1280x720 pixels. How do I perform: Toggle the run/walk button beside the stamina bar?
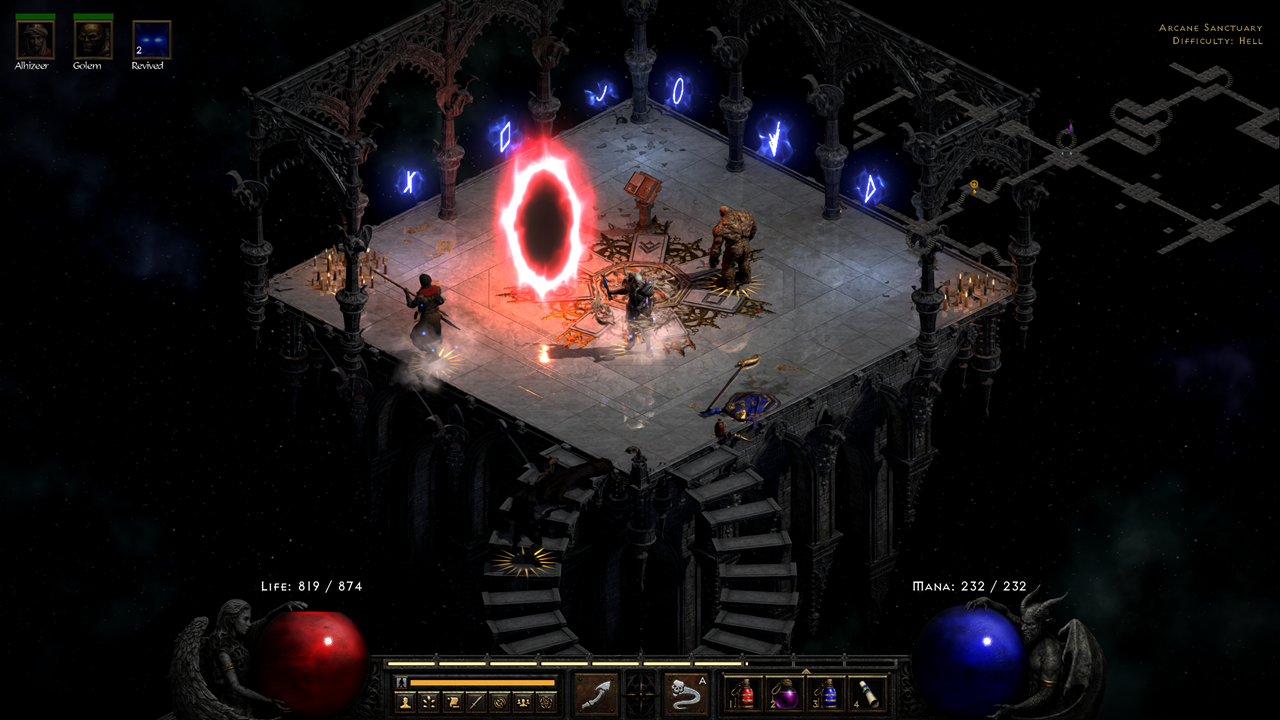(402, 682)
